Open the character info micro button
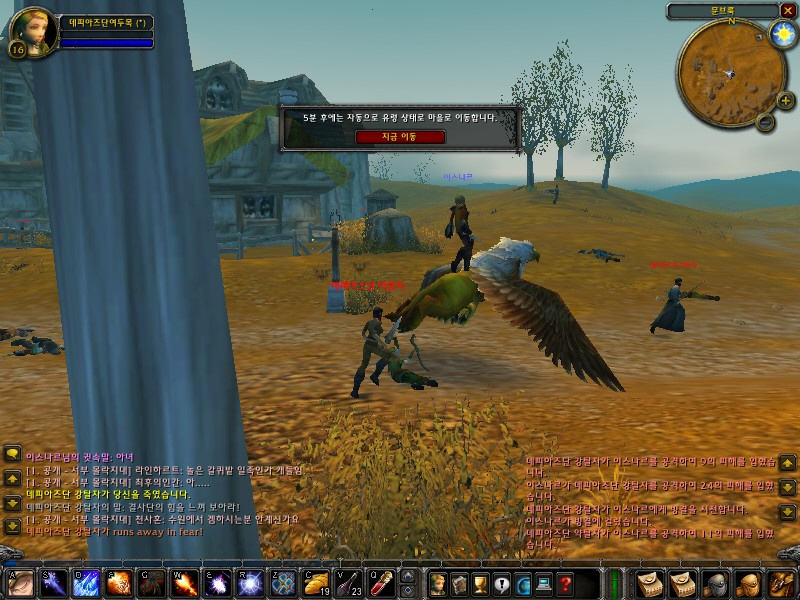The image size is (800, 600). pos(438,583)
